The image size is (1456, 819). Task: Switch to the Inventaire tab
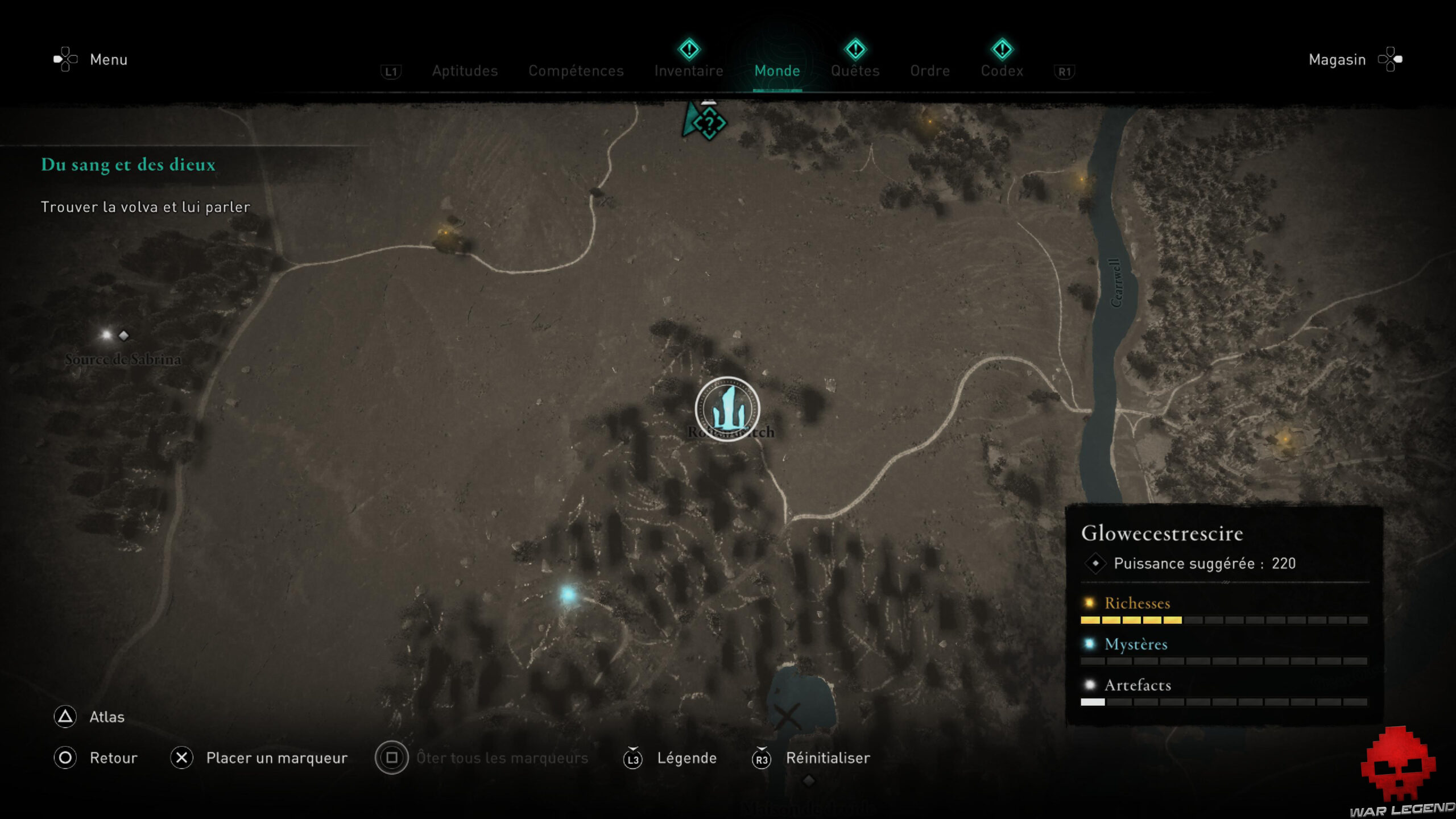pyautogui.click(x=689, y=71)
